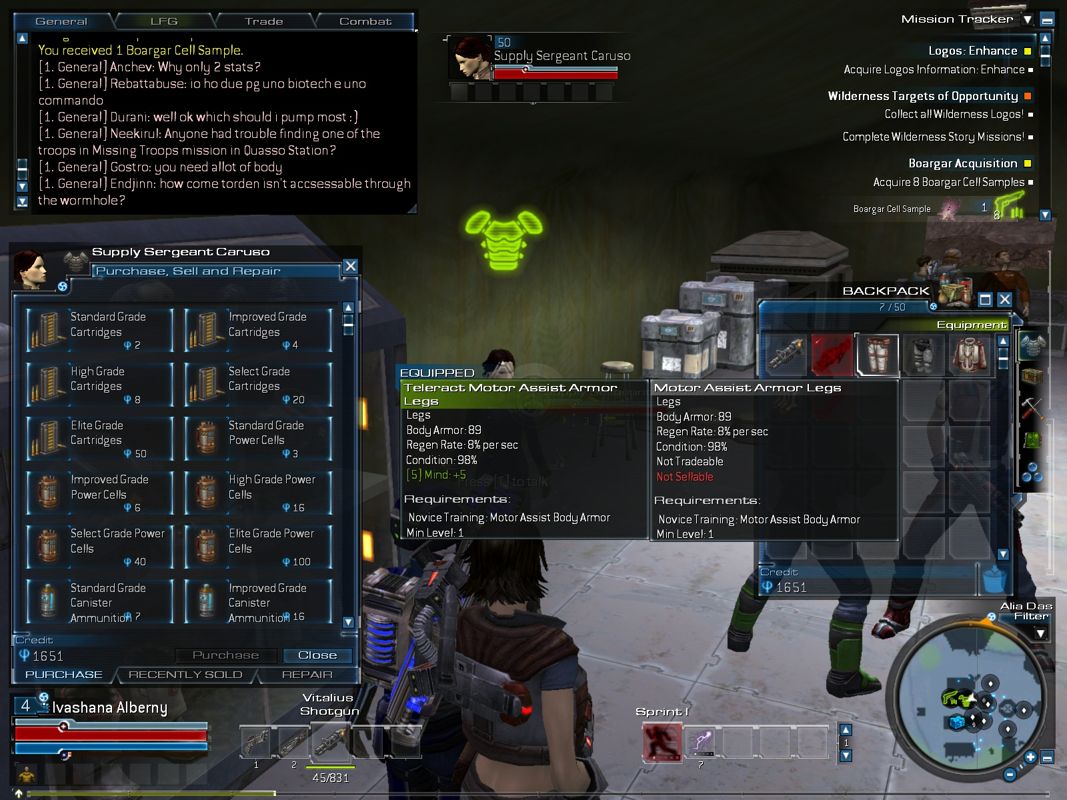Select the Combat chat tab

click(x=365, y=21)
